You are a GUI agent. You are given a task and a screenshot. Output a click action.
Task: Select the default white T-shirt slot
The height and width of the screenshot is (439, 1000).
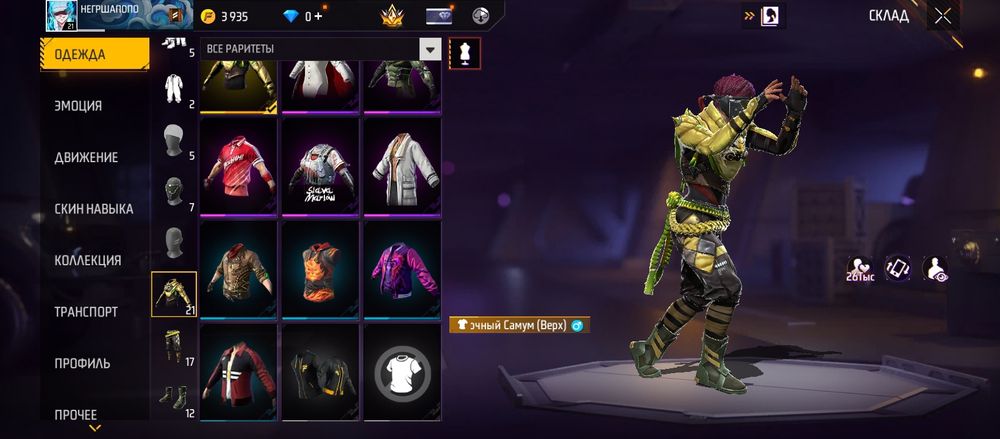point(401,372)
